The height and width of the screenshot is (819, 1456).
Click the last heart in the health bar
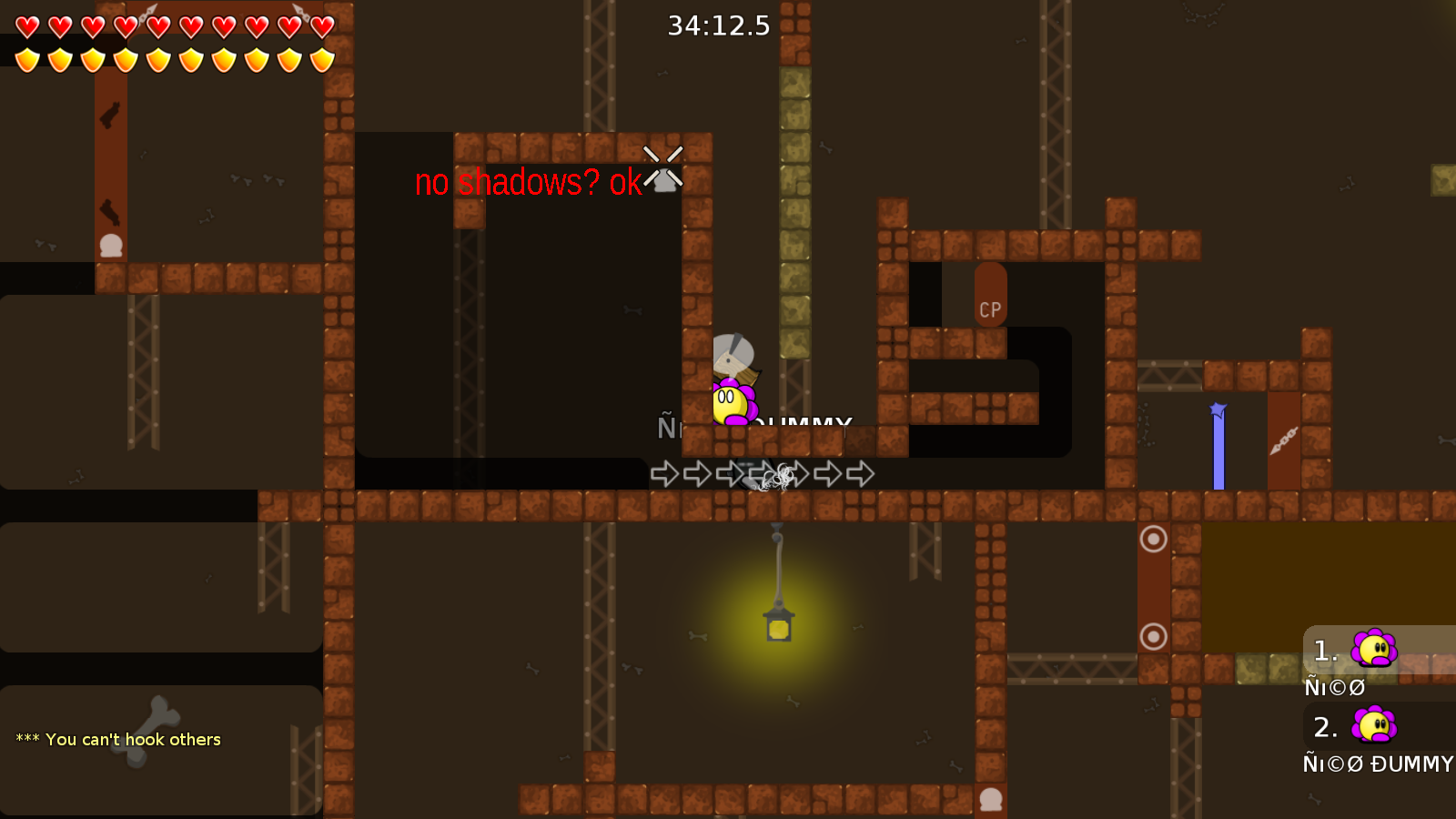coord(320,27)
